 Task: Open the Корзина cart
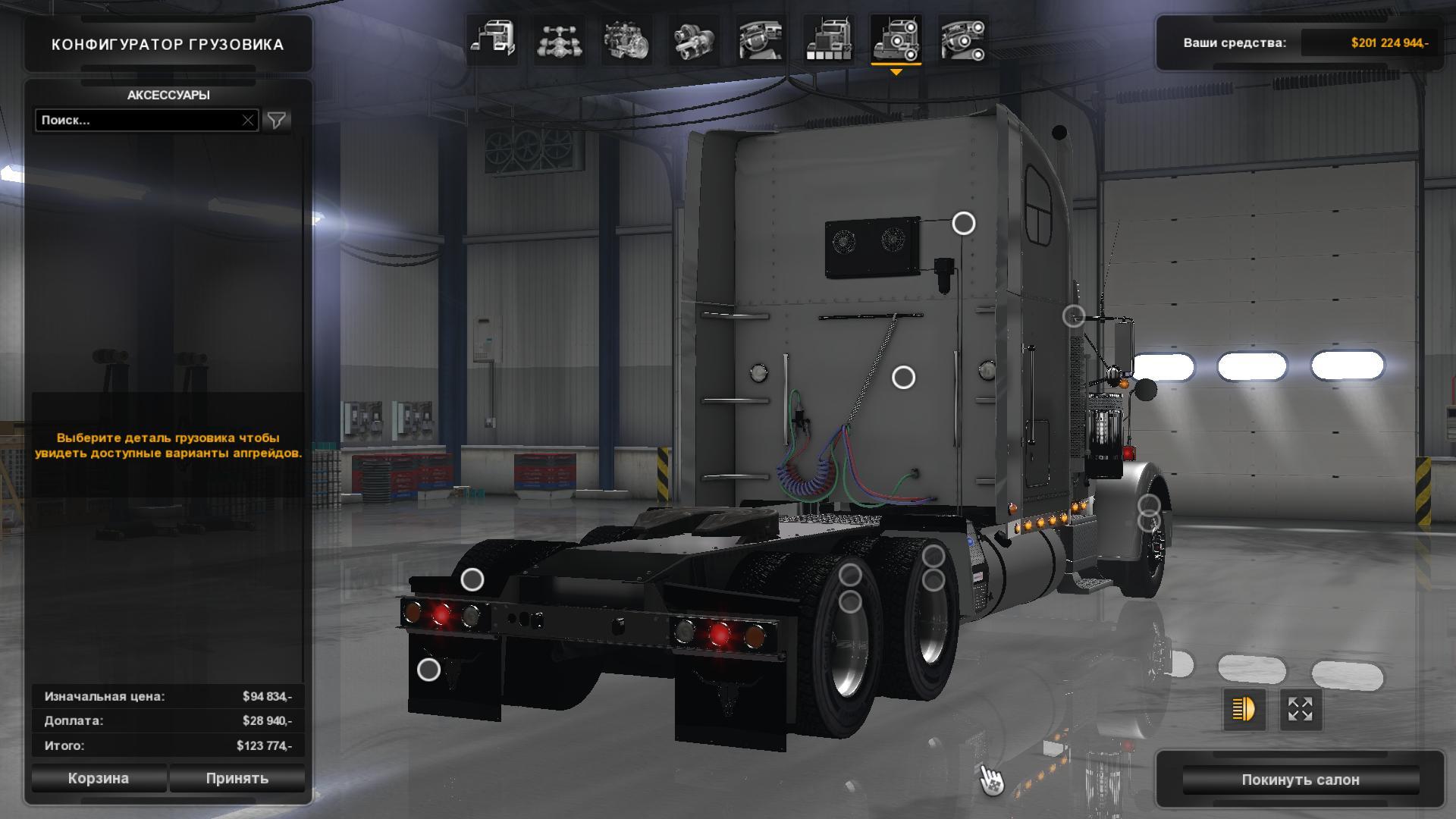point(99,778)
